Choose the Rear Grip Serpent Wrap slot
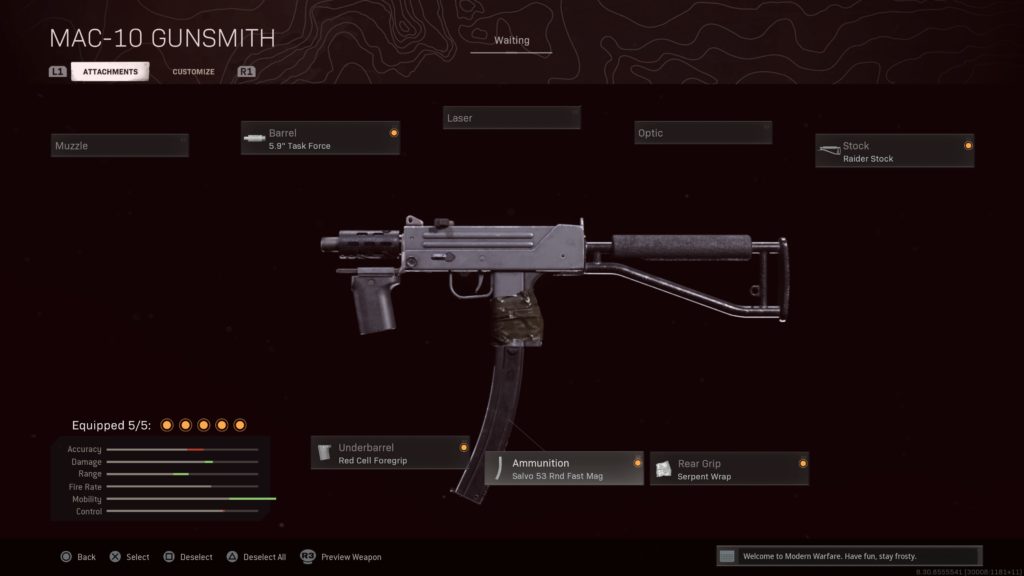 pos(729,469)
